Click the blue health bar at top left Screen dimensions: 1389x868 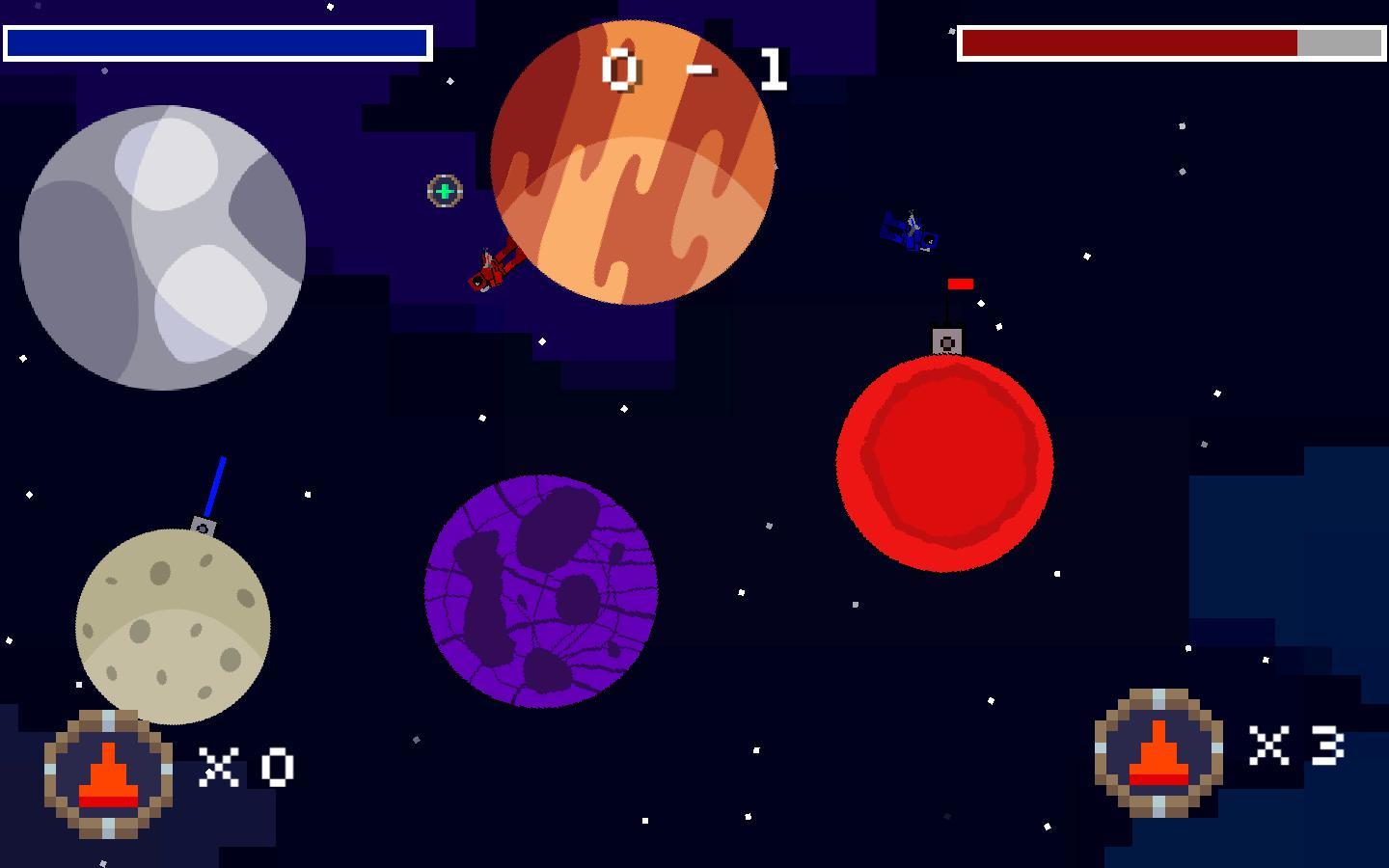216,42
